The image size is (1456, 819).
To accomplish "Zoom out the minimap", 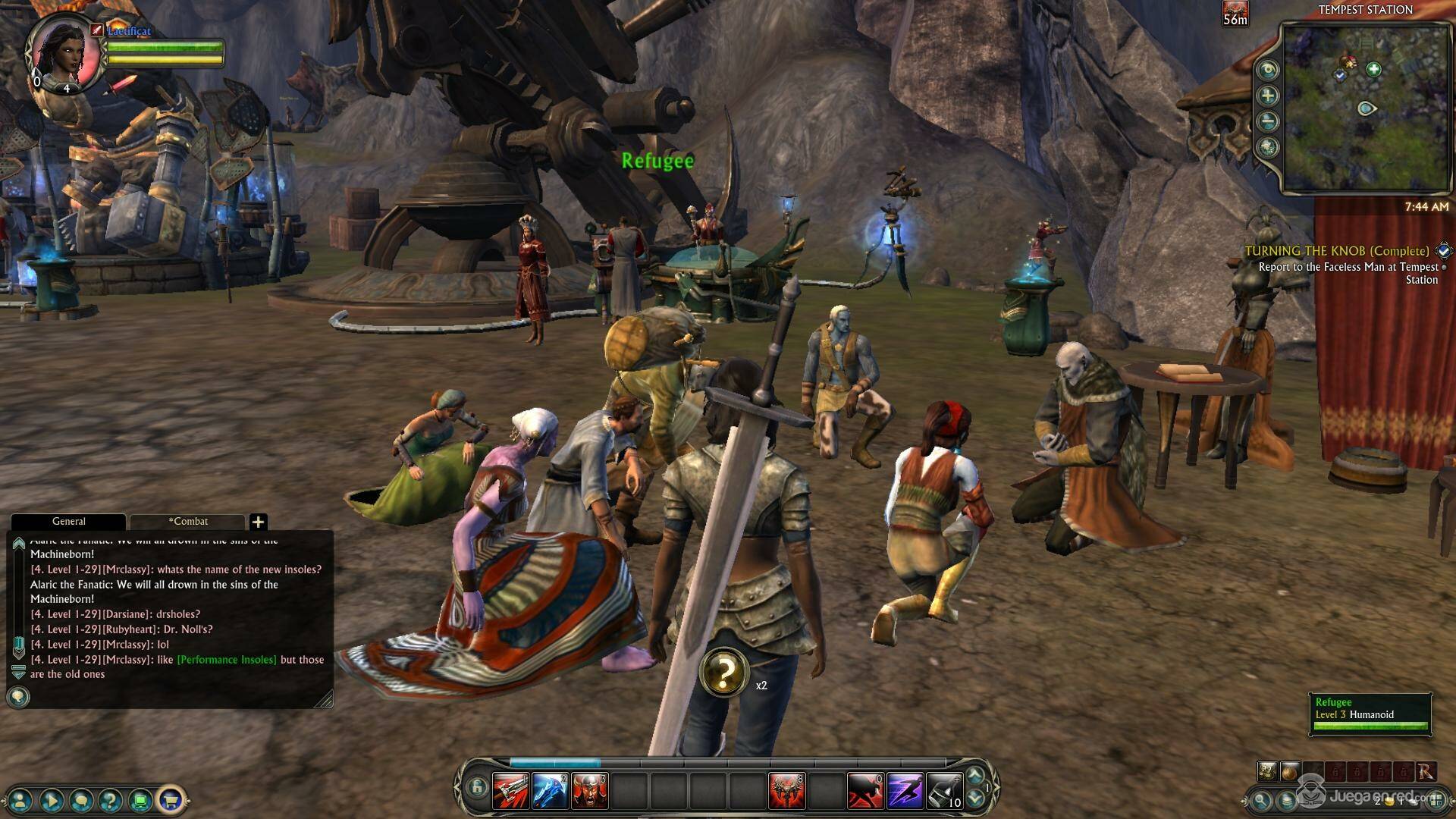I will click(x=1268, y=121).
